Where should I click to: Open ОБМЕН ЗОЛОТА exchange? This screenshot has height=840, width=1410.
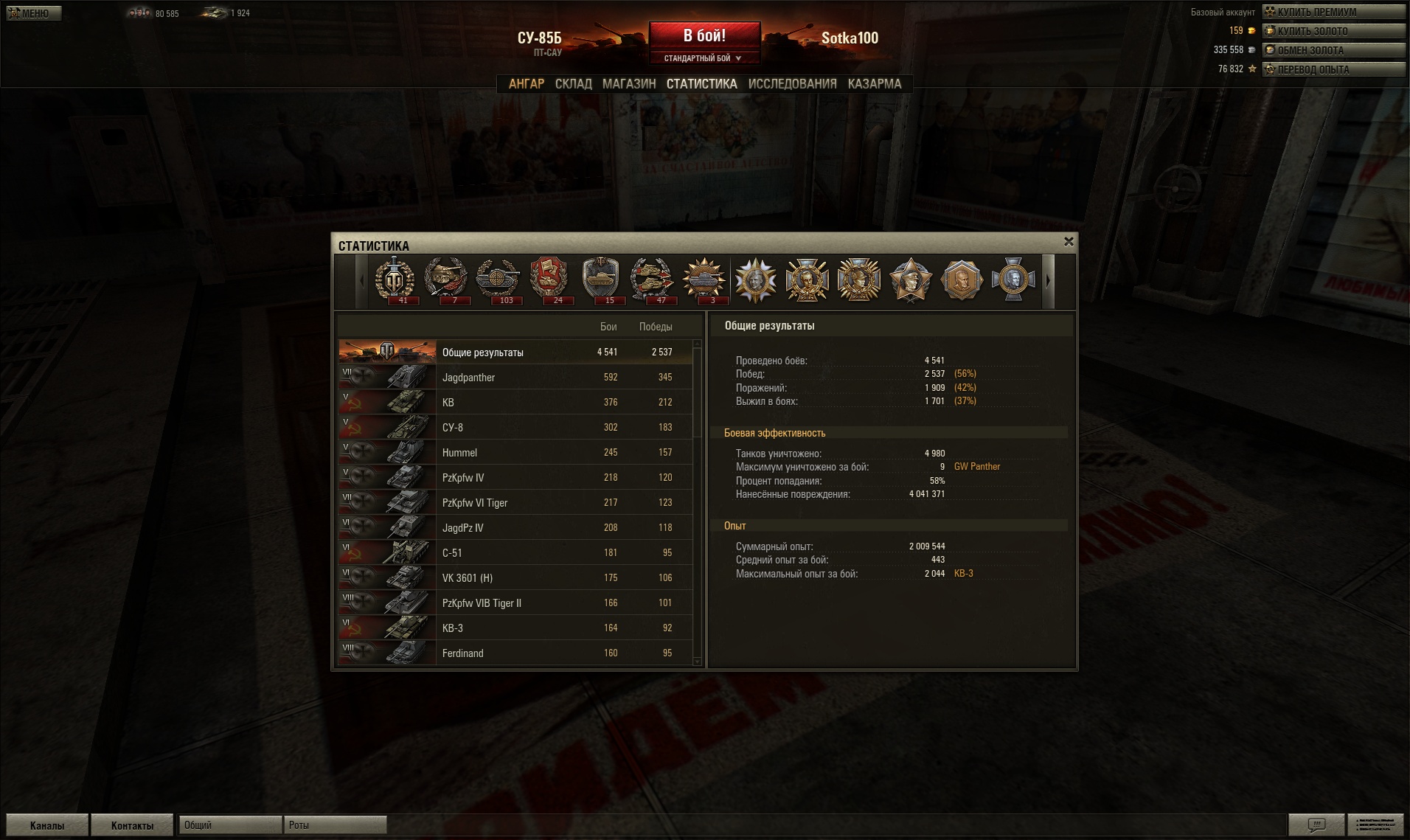[1333, 50]
